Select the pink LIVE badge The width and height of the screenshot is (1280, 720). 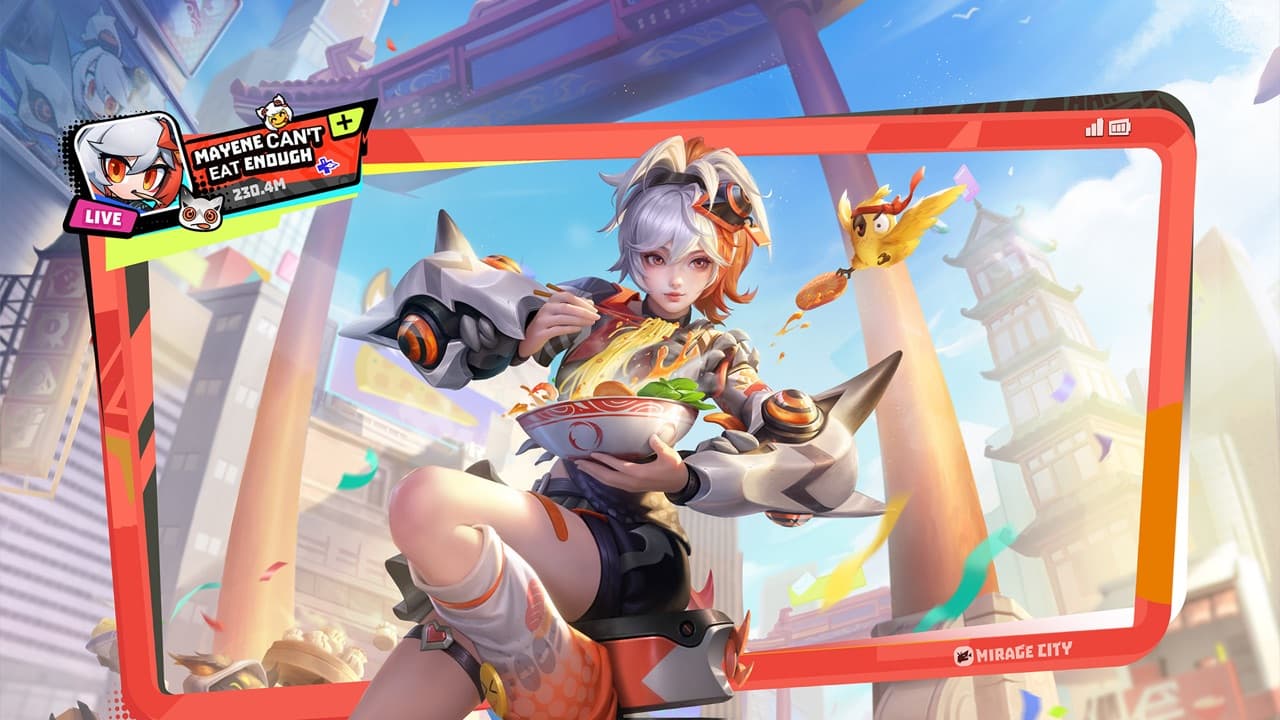coord(100,218)
